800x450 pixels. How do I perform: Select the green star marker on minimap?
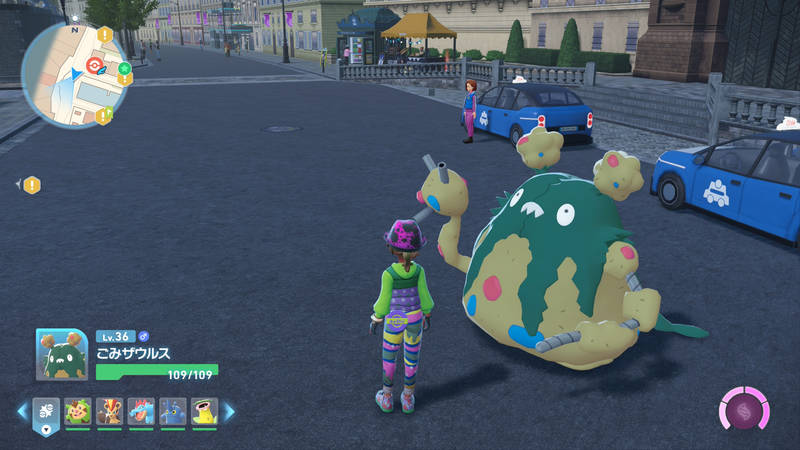pos(125,69)
